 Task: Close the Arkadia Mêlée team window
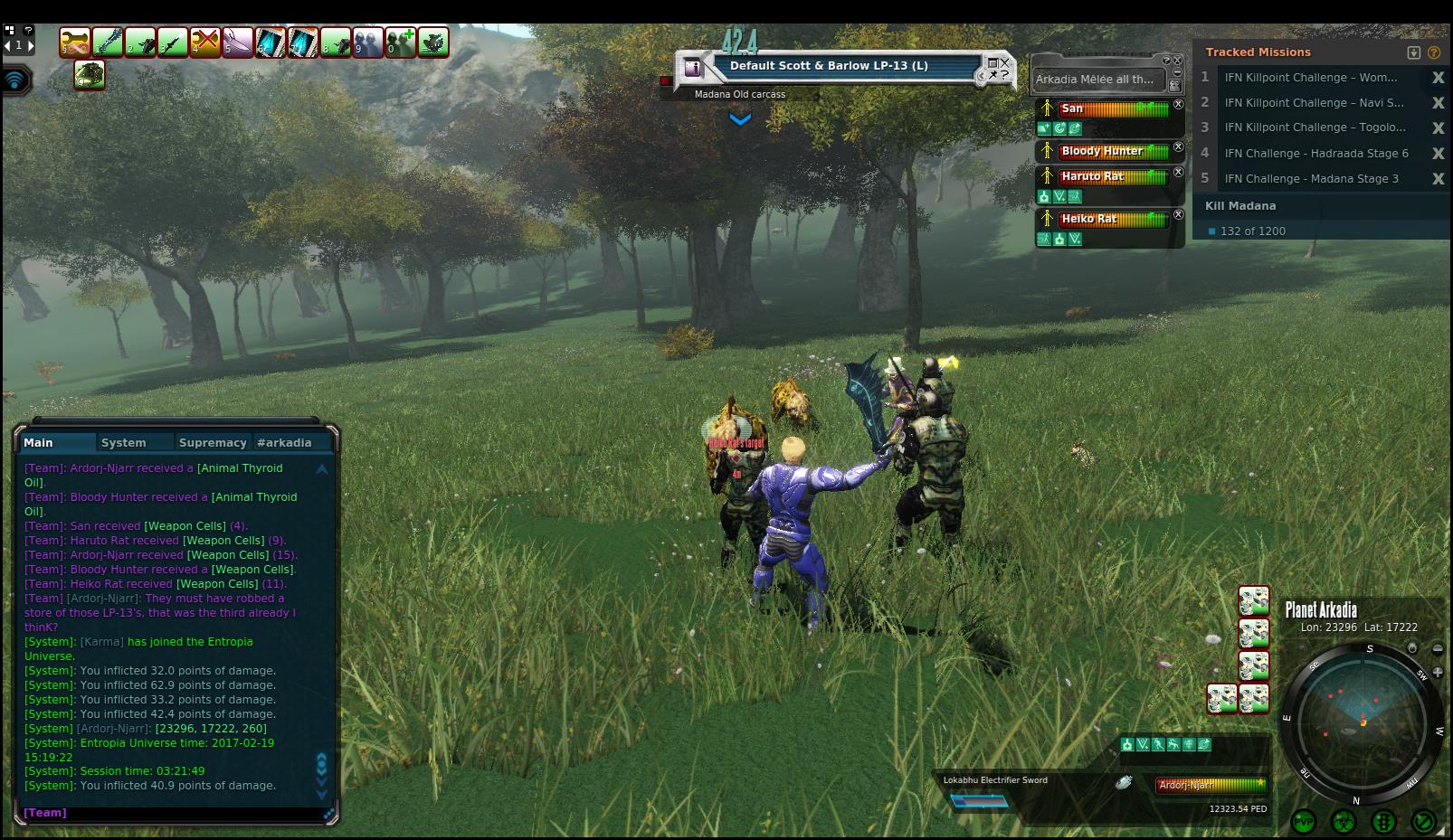[1178, 61]
